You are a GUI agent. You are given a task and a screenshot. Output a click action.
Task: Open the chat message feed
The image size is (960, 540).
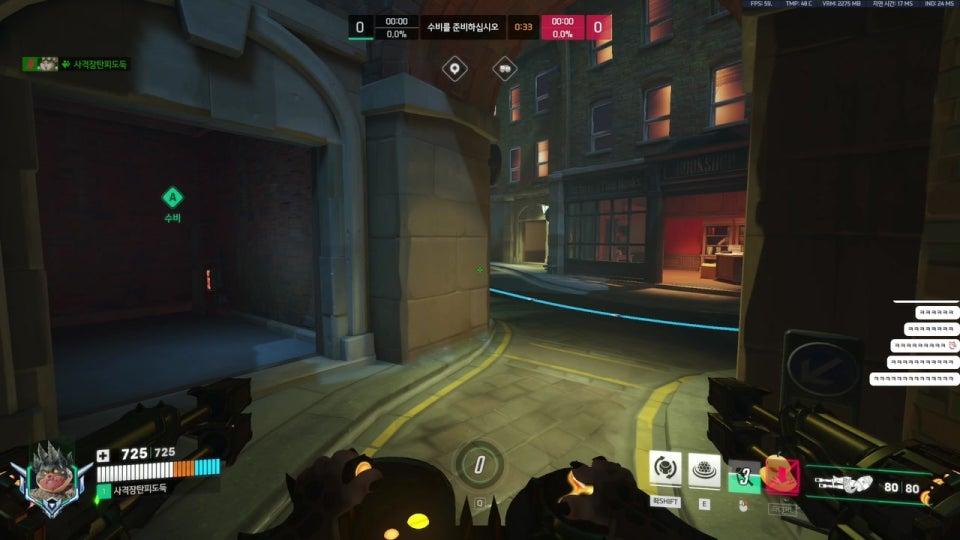click(x=918, y=345)
